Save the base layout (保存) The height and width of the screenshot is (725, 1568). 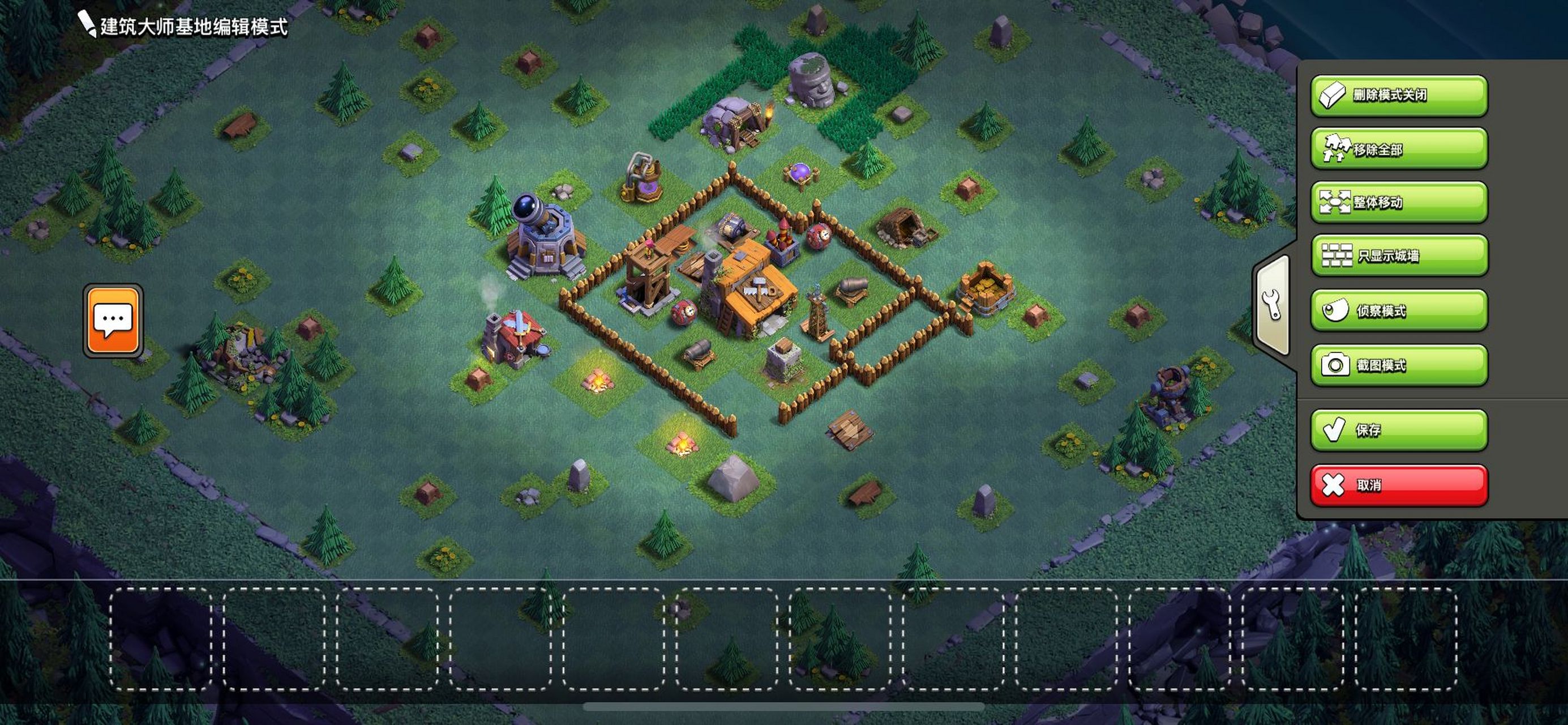coord(1399,430)
